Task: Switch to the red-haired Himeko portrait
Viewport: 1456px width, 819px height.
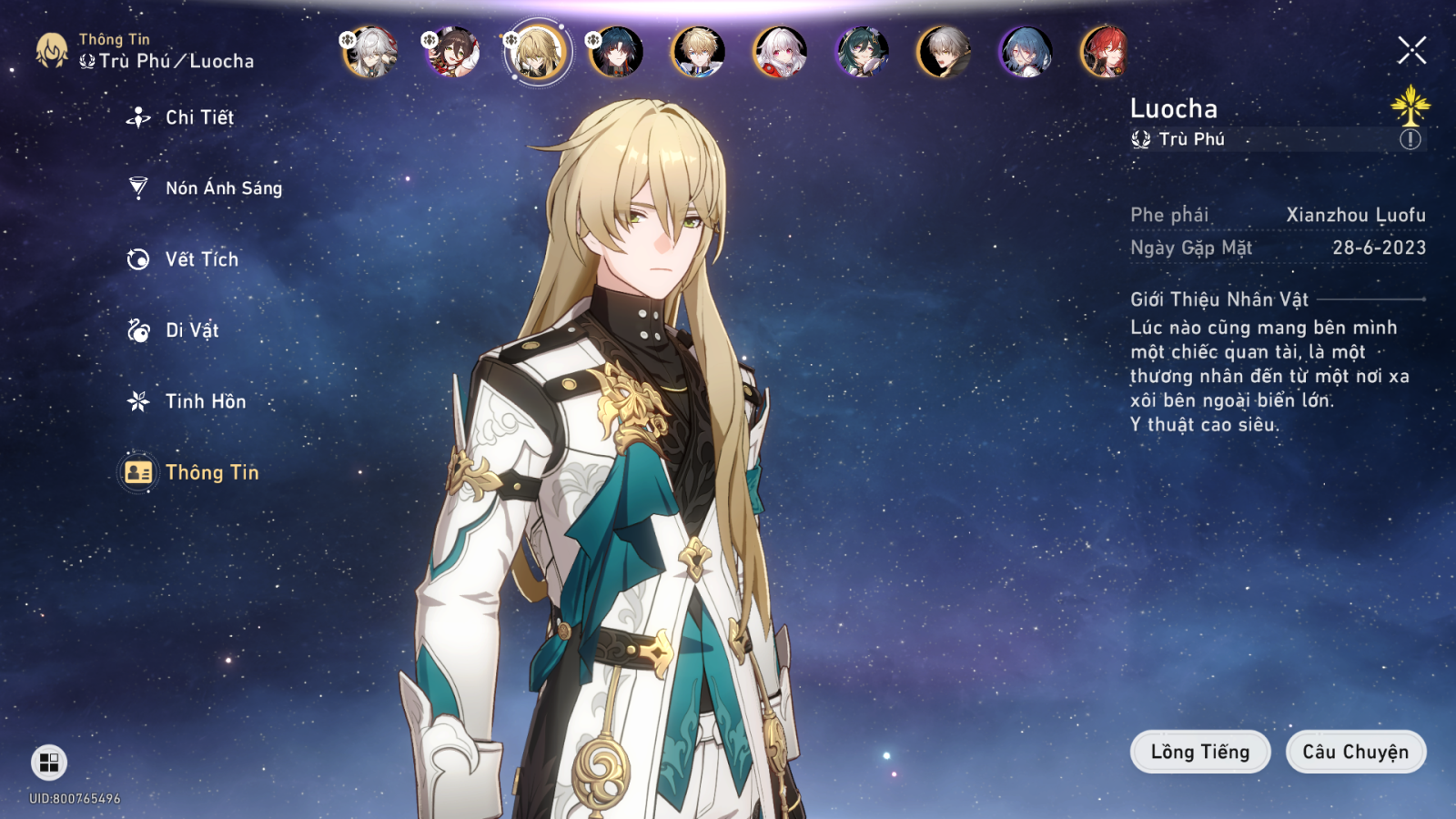Action: (x=1106, y=52)
